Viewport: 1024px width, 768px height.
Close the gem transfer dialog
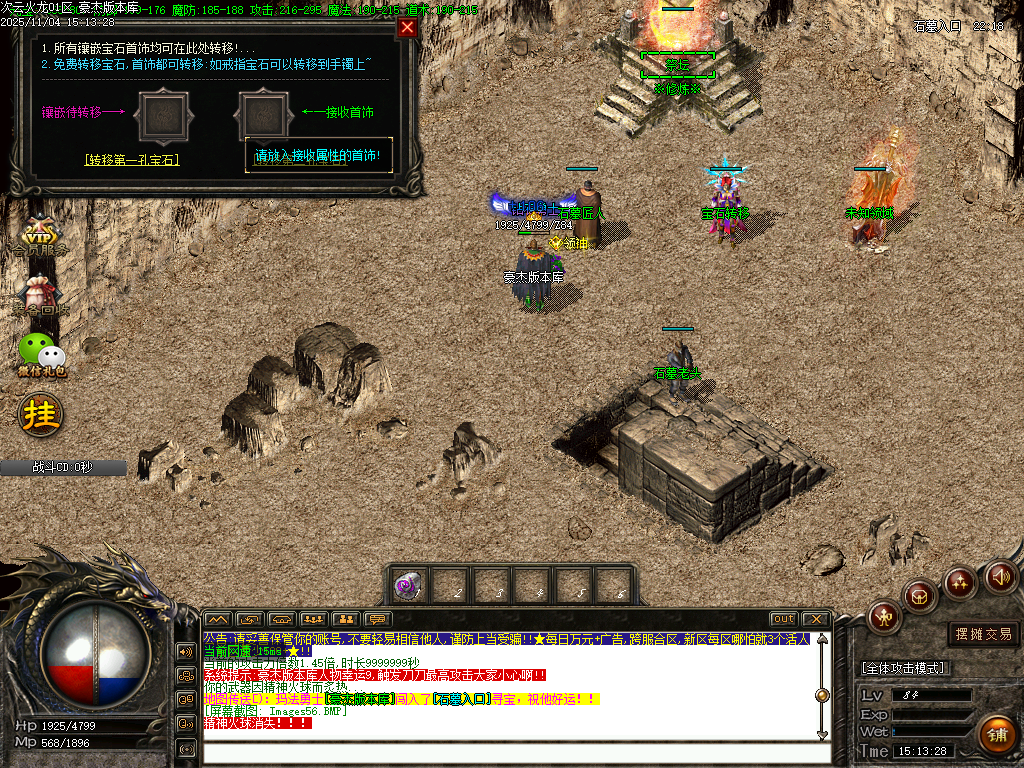click(407, 28)
